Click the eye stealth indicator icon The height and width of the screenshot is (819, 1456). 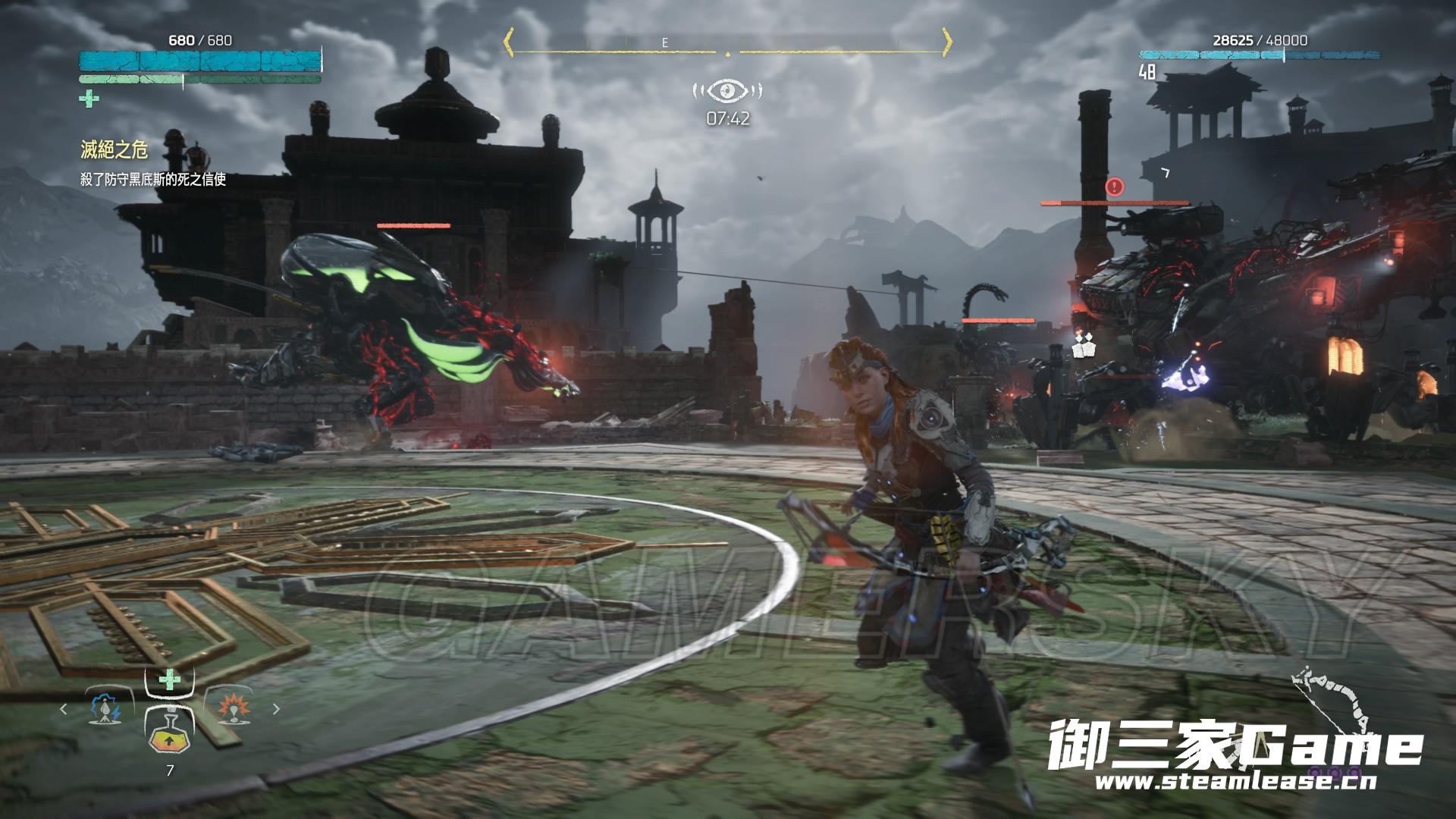(727, 91)
